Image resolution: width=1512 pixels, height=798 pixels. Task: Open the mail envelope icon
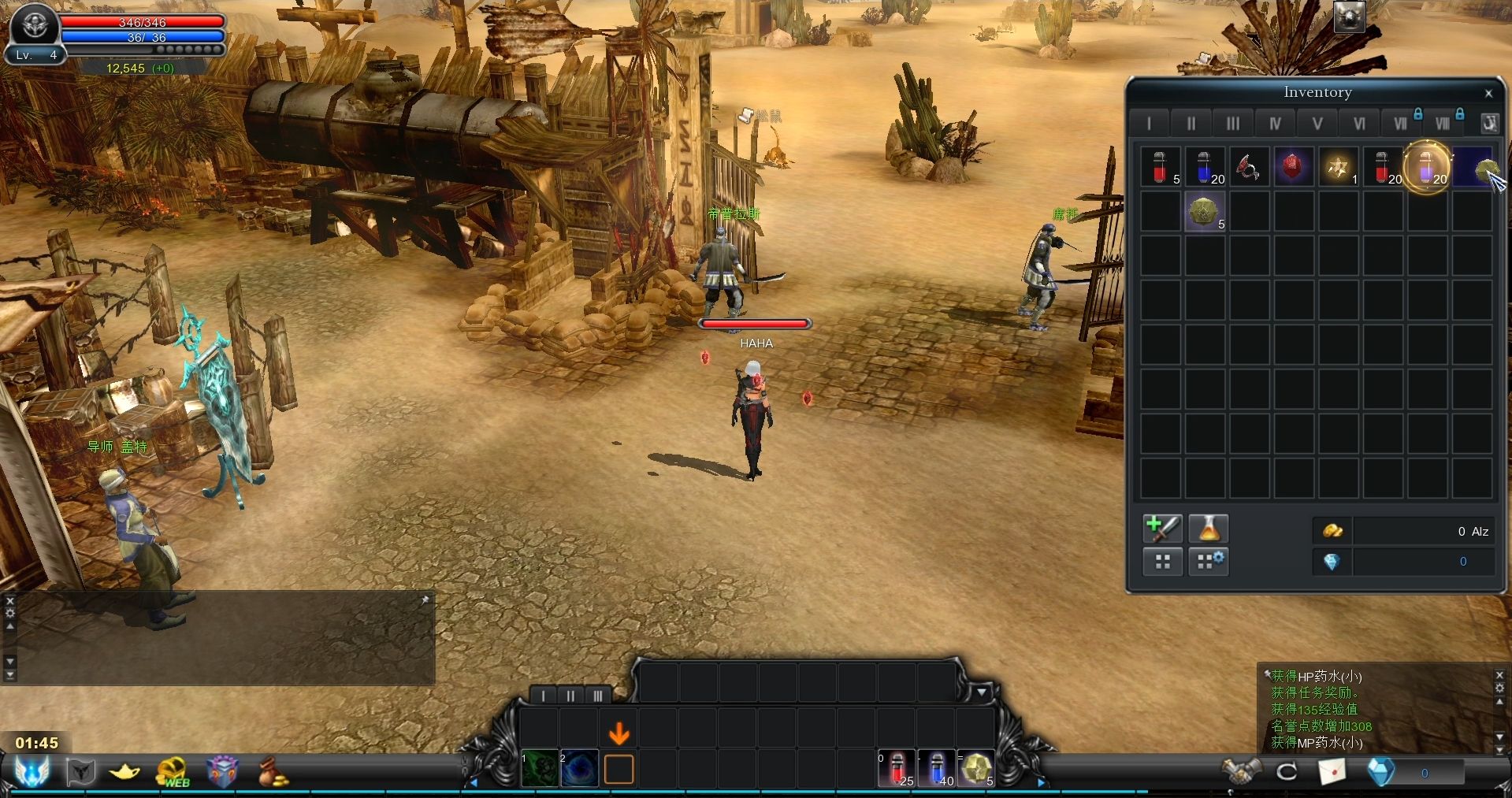[1332, 772]
